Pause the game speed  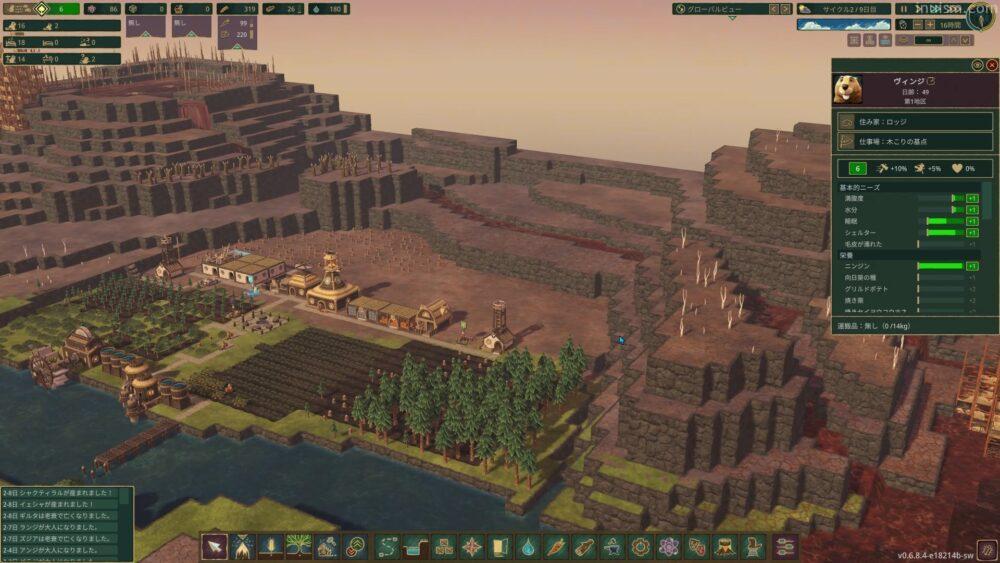click(x=903, y=9)
